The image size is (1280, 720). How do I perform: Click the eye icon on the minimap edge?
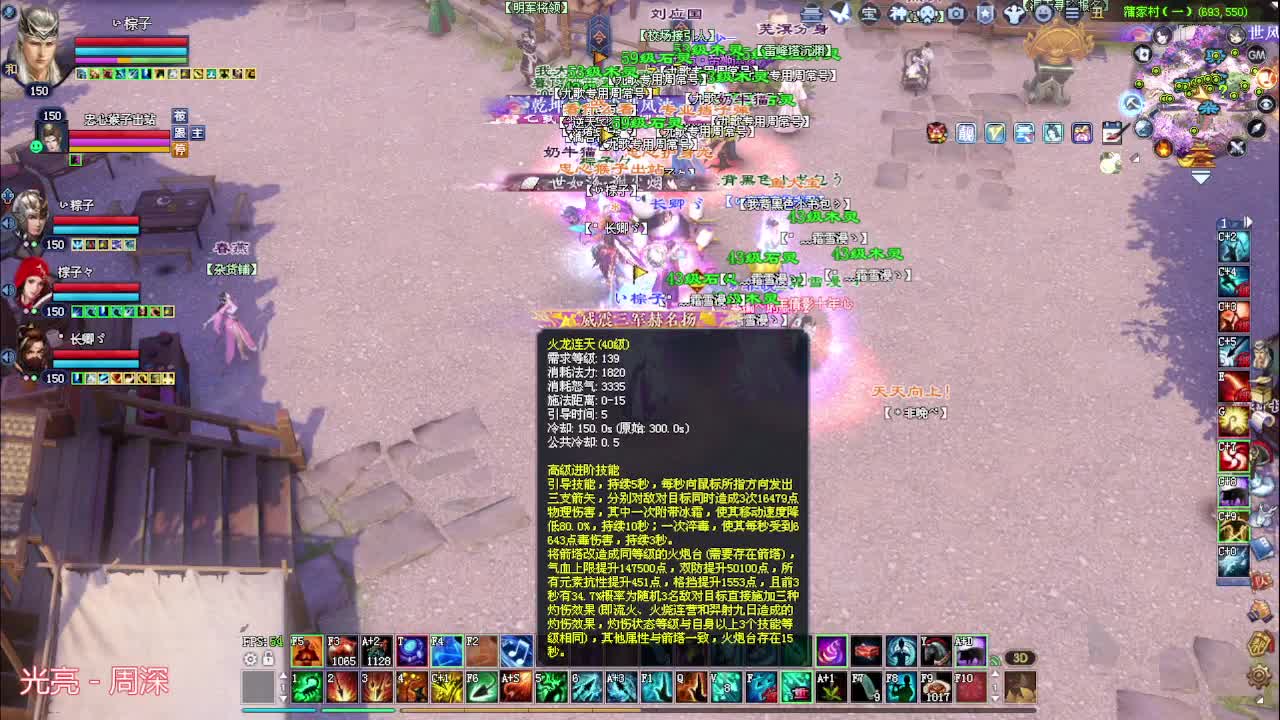coord(1265,104)
